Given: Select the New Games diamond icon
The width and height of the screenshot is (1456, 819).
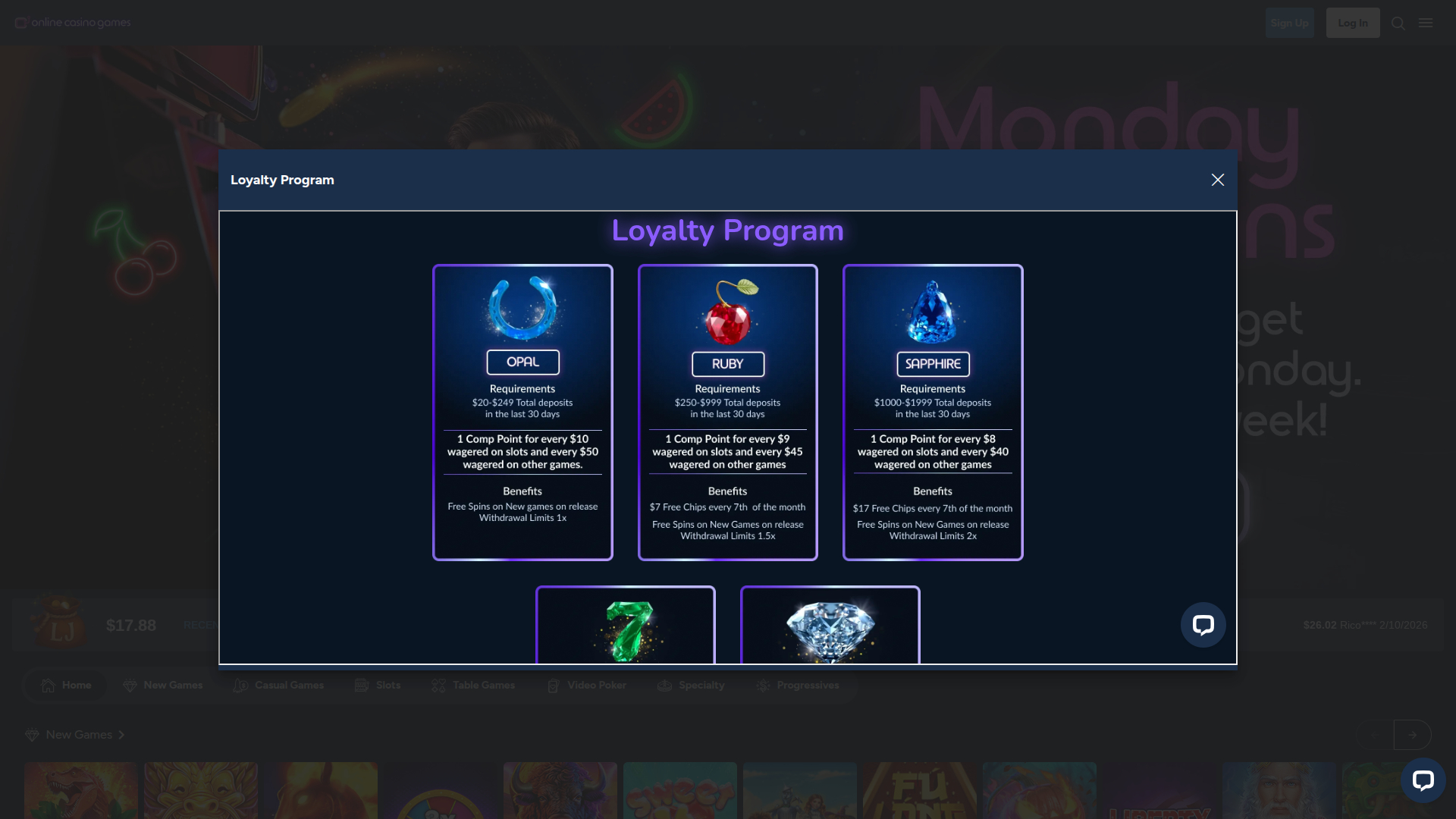Looking at the screenshot, I should [x=129, y=685].
